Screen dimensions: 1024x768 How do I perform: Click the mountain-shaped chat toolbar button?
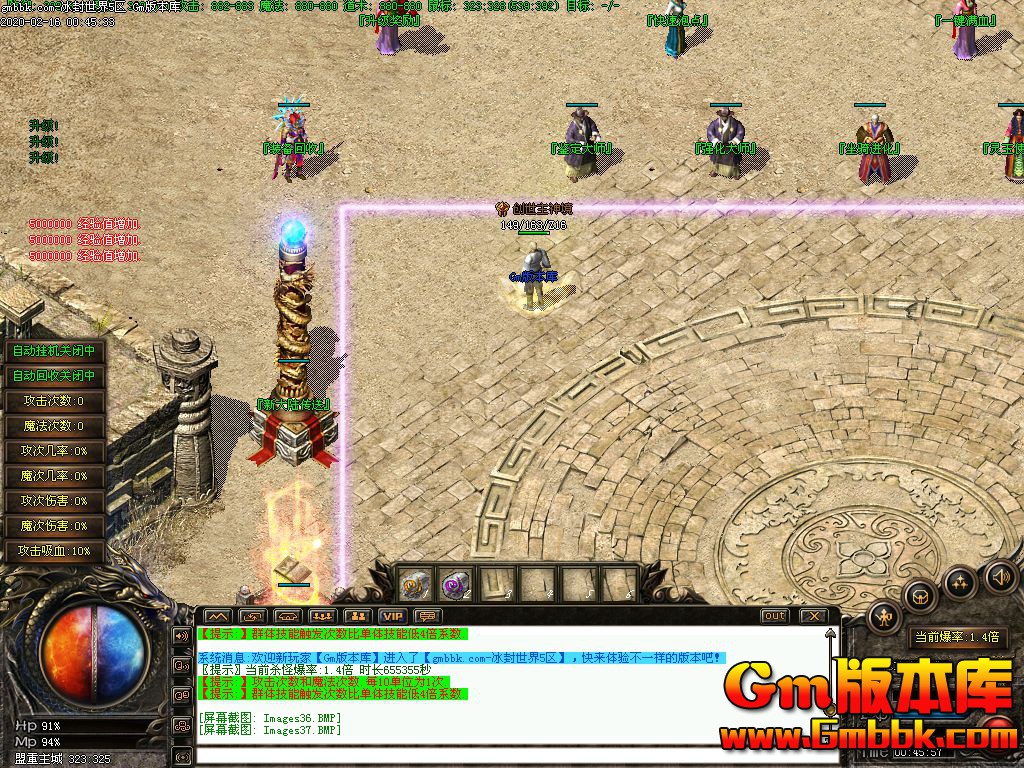click(218, 616)
